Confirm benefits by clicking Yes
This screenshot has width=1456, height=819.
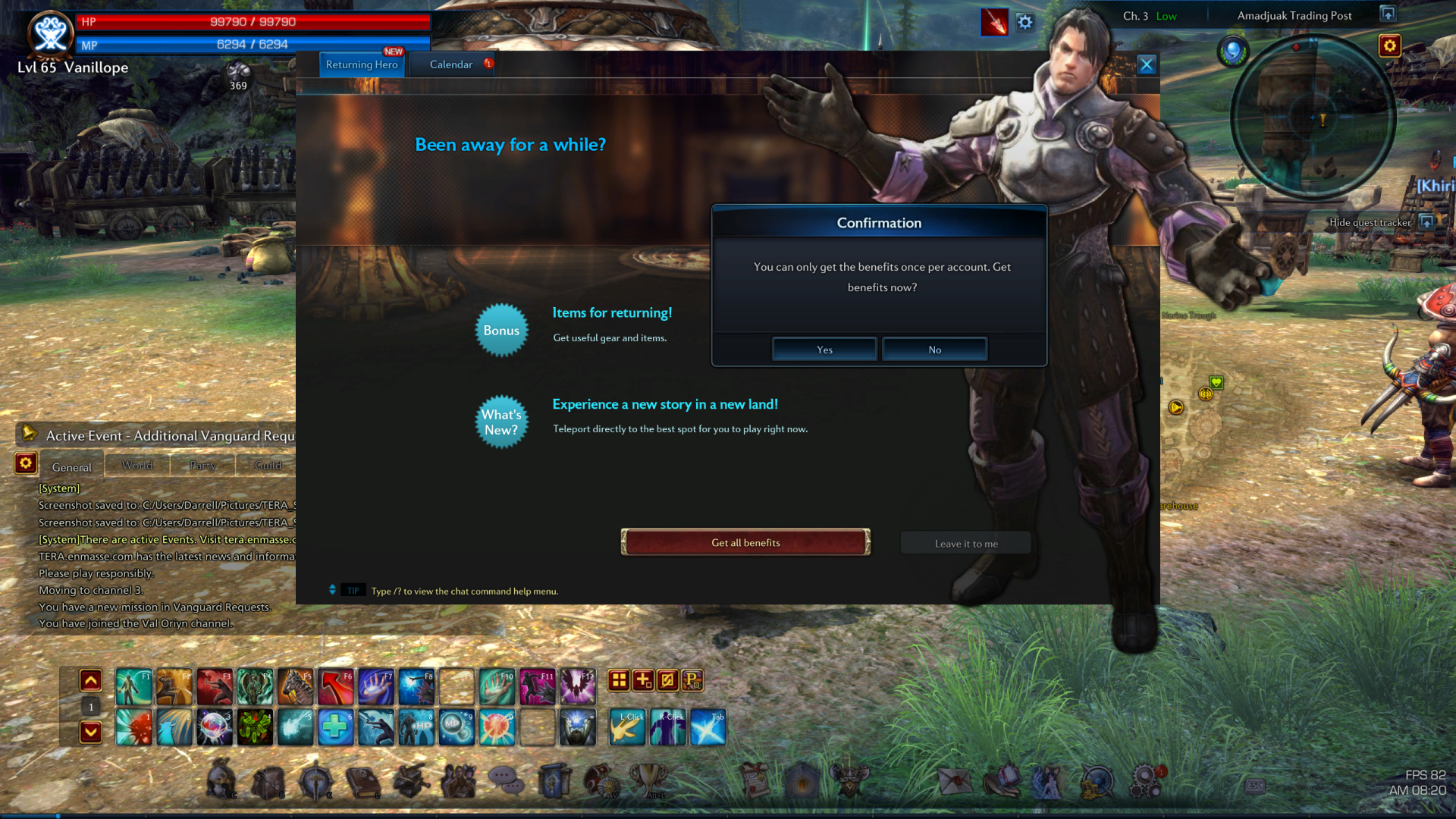click(x=824, y=350)
